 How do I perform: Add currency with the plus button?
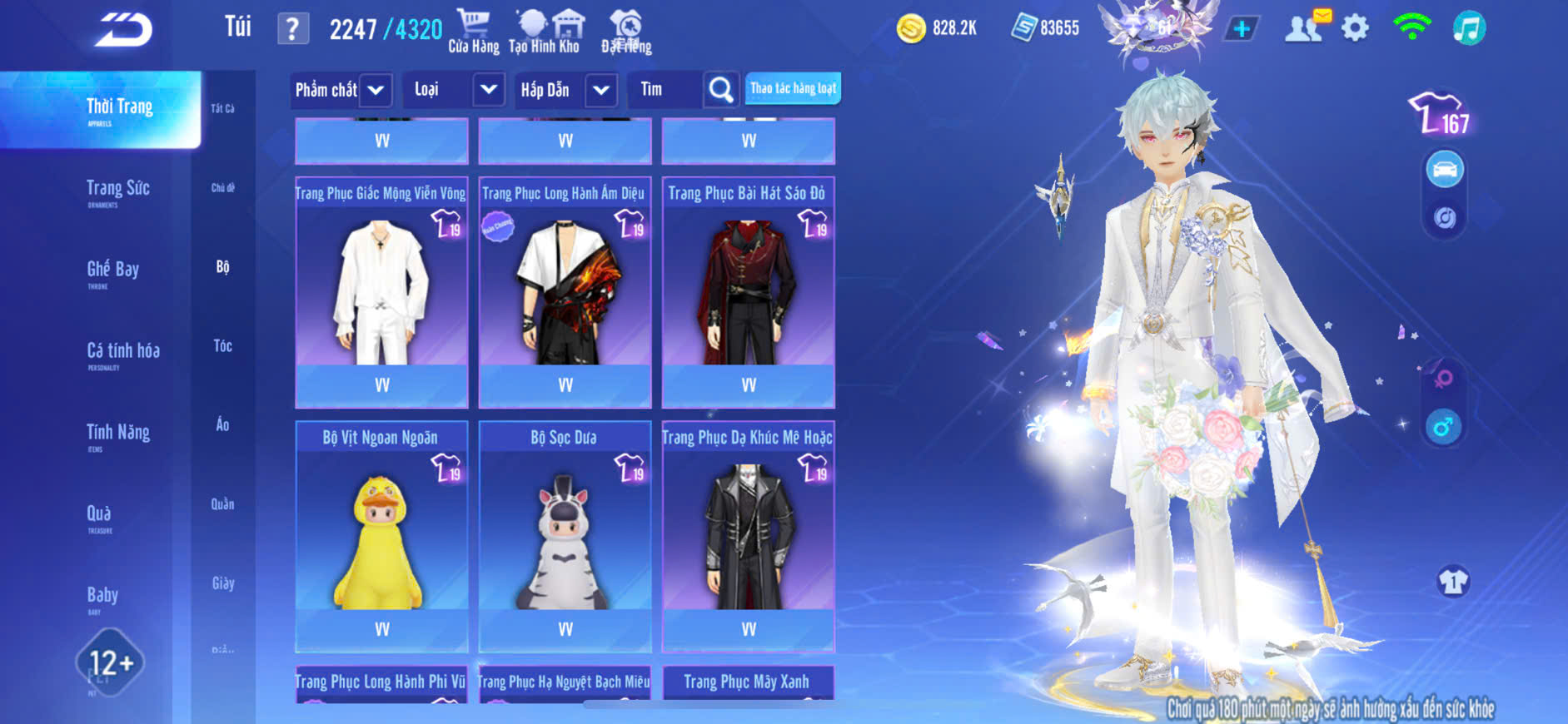1241,29
